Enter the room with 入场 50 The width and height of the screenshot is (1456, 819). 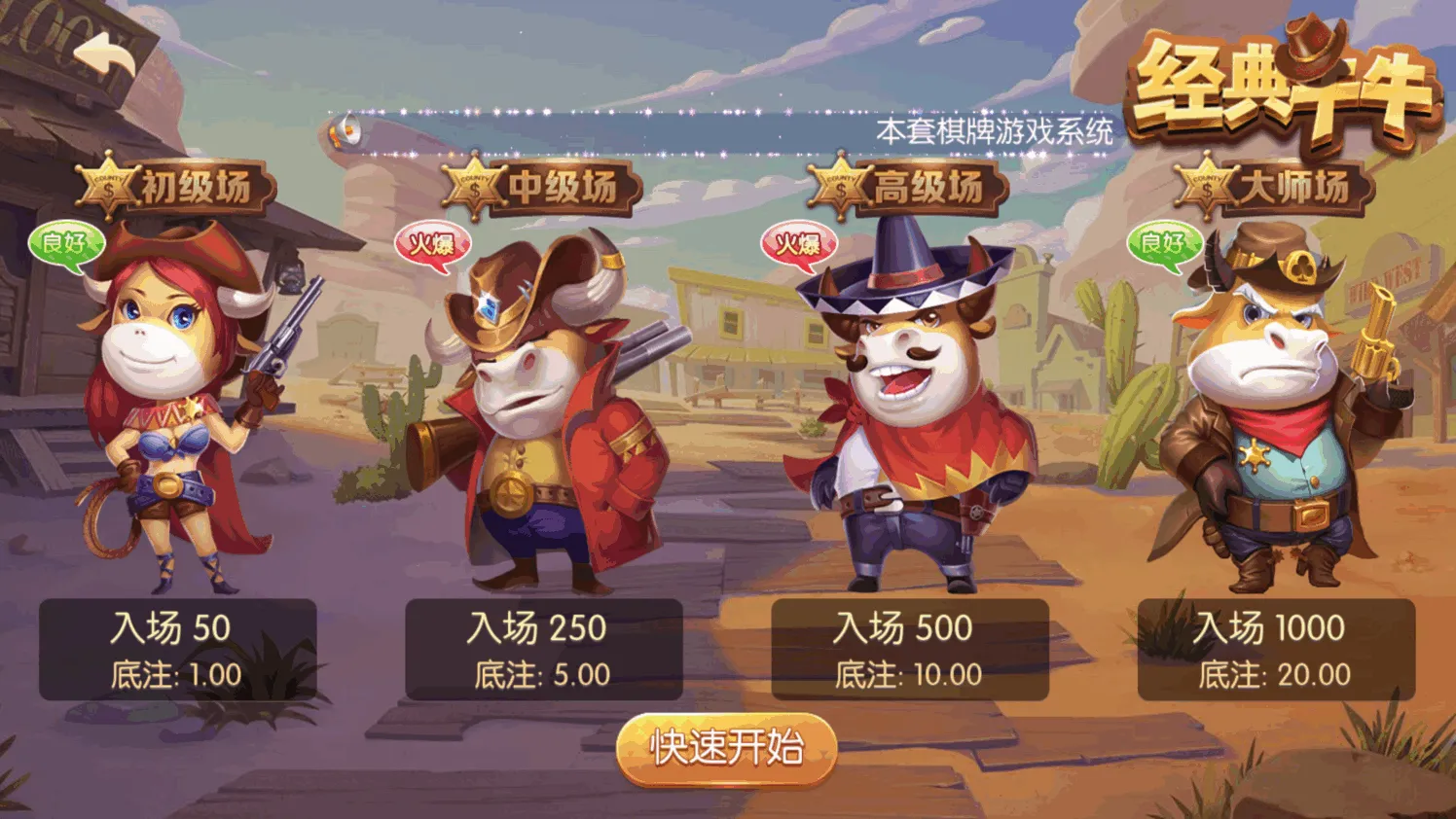pyautogui.click(x=177, y=649)
